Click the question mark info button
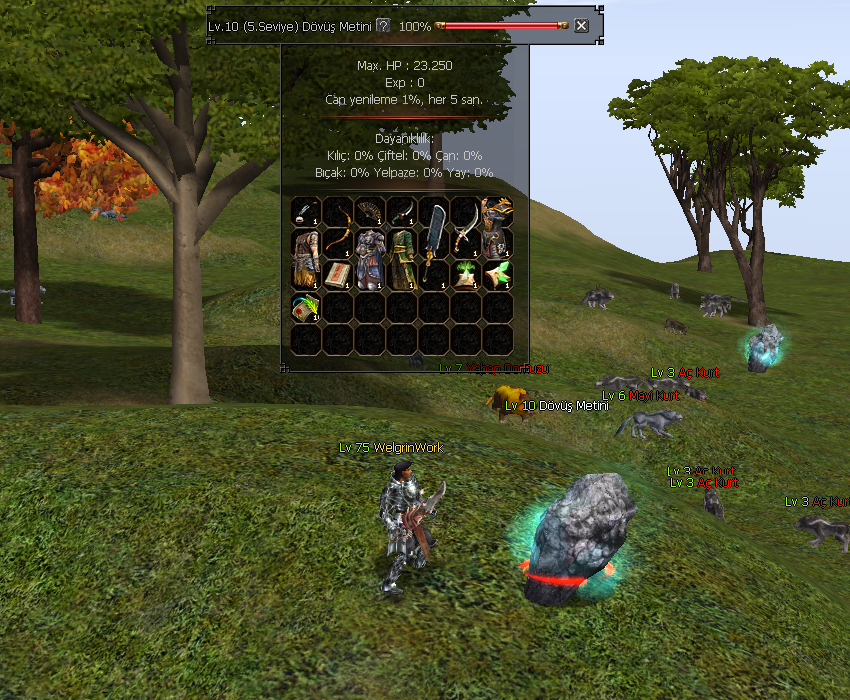 (x=383, y=25)
